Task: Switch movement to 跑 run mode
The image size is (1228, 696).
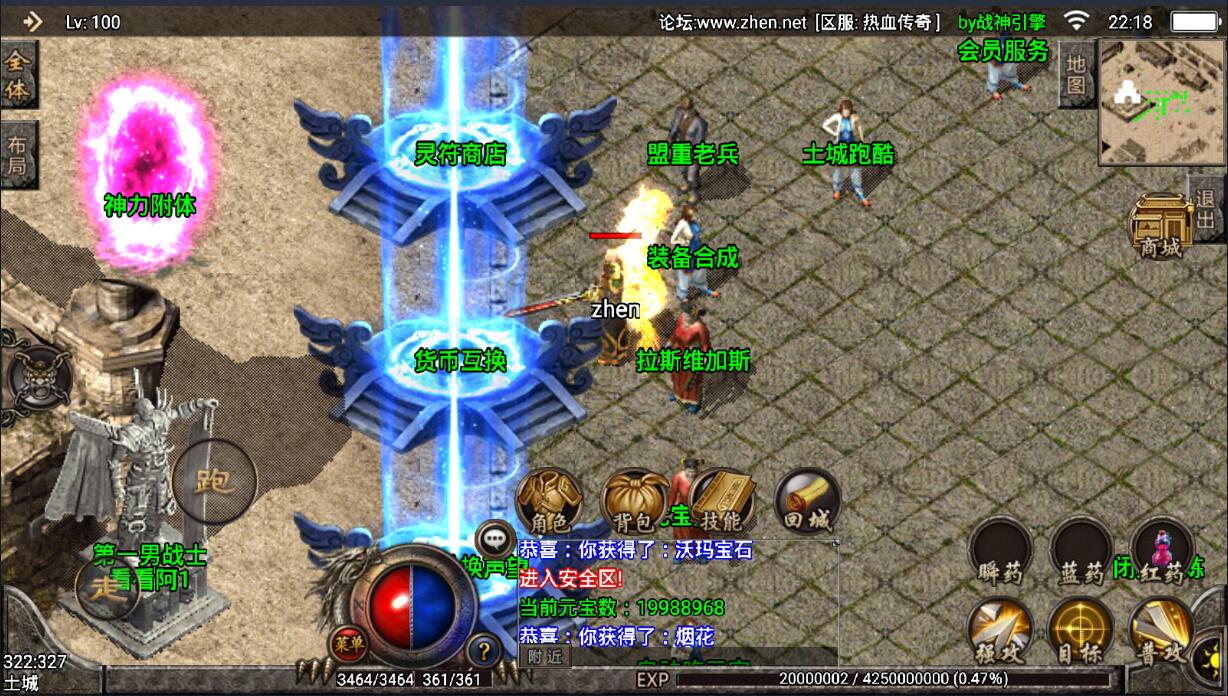Action: (x=213, y=482)
